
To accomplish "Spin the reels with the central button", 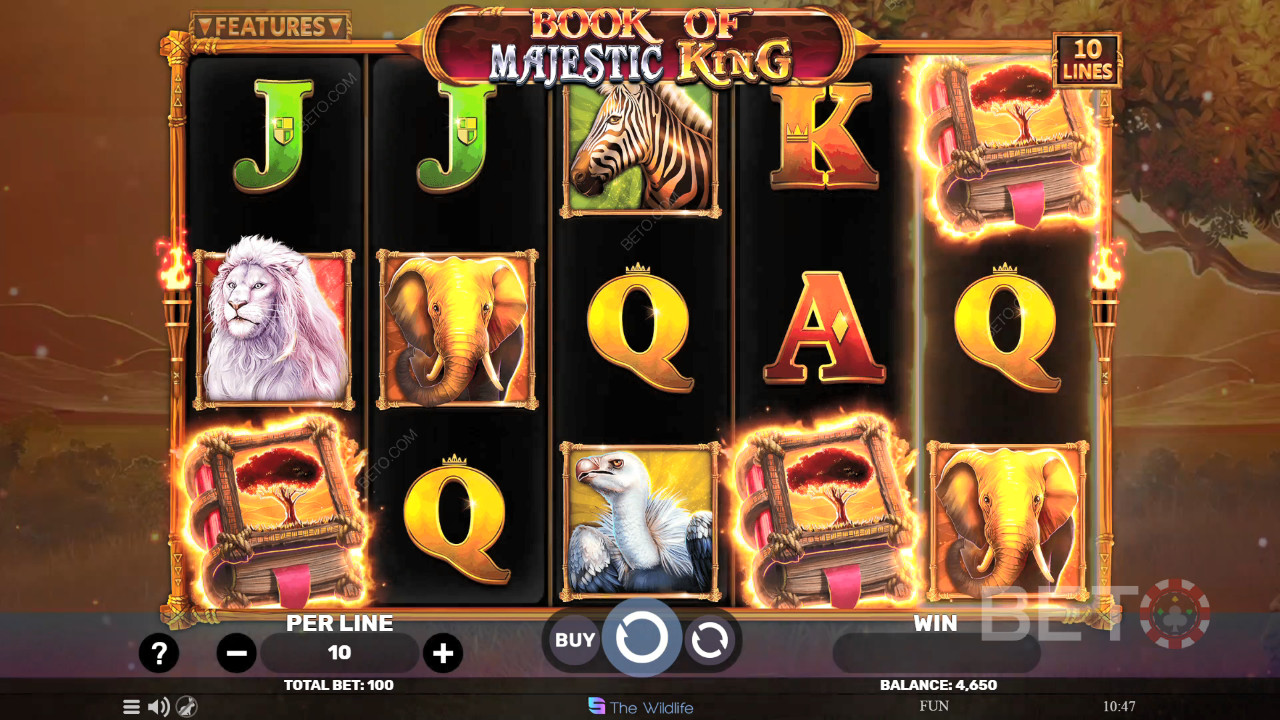I will pos(641,637).
